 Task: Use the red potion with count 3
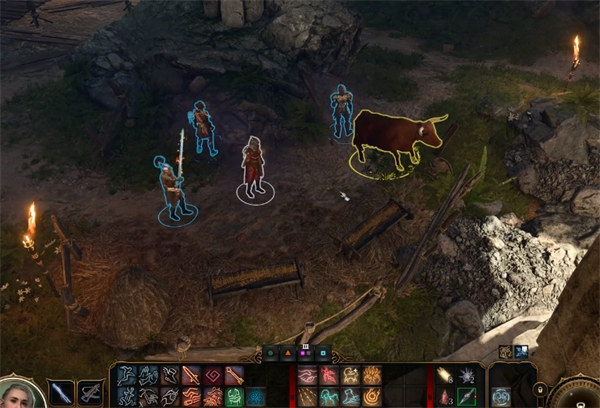tap(445, 397)
